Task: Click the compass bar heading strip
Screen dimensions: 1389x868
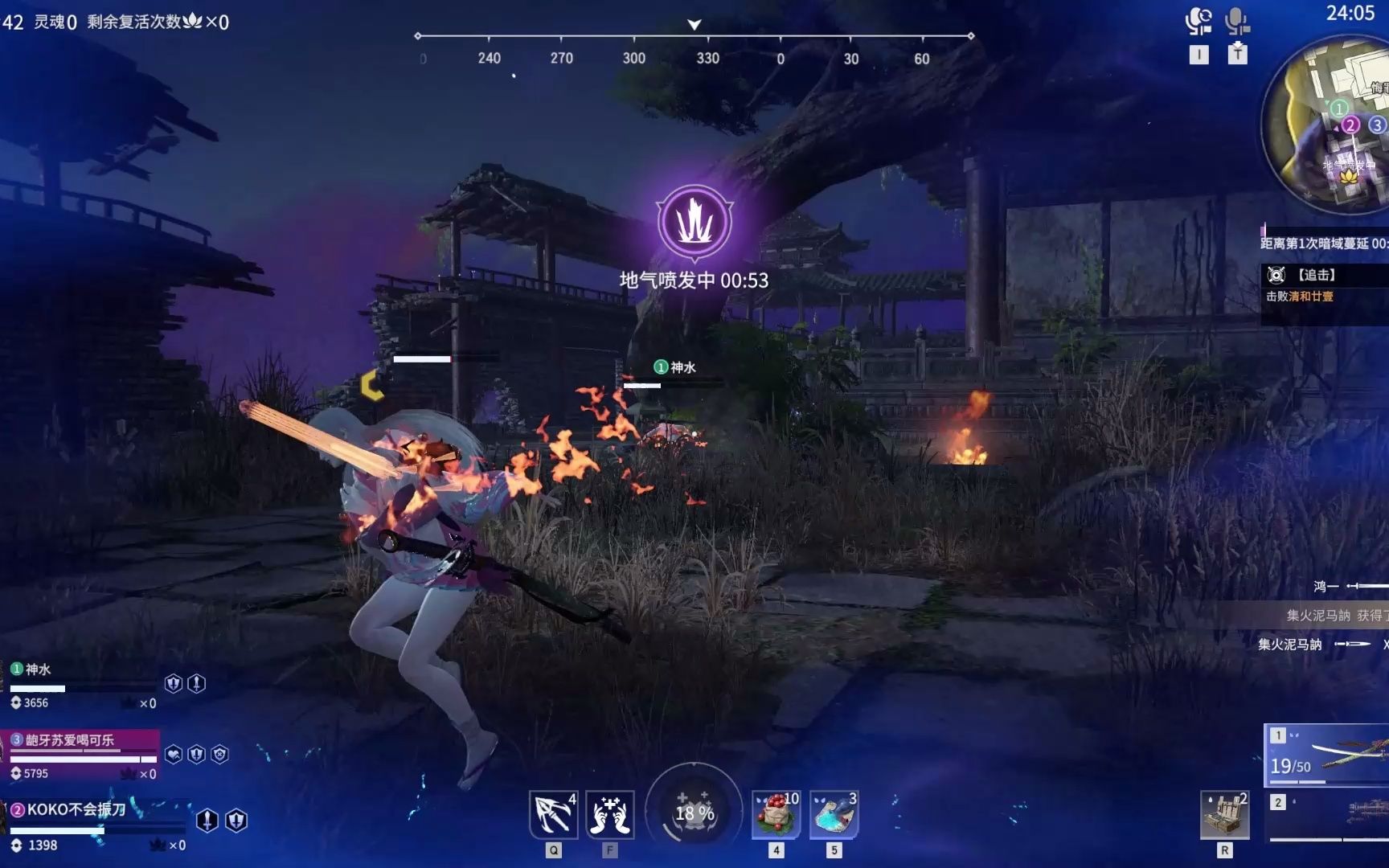Action: point(694,37)
